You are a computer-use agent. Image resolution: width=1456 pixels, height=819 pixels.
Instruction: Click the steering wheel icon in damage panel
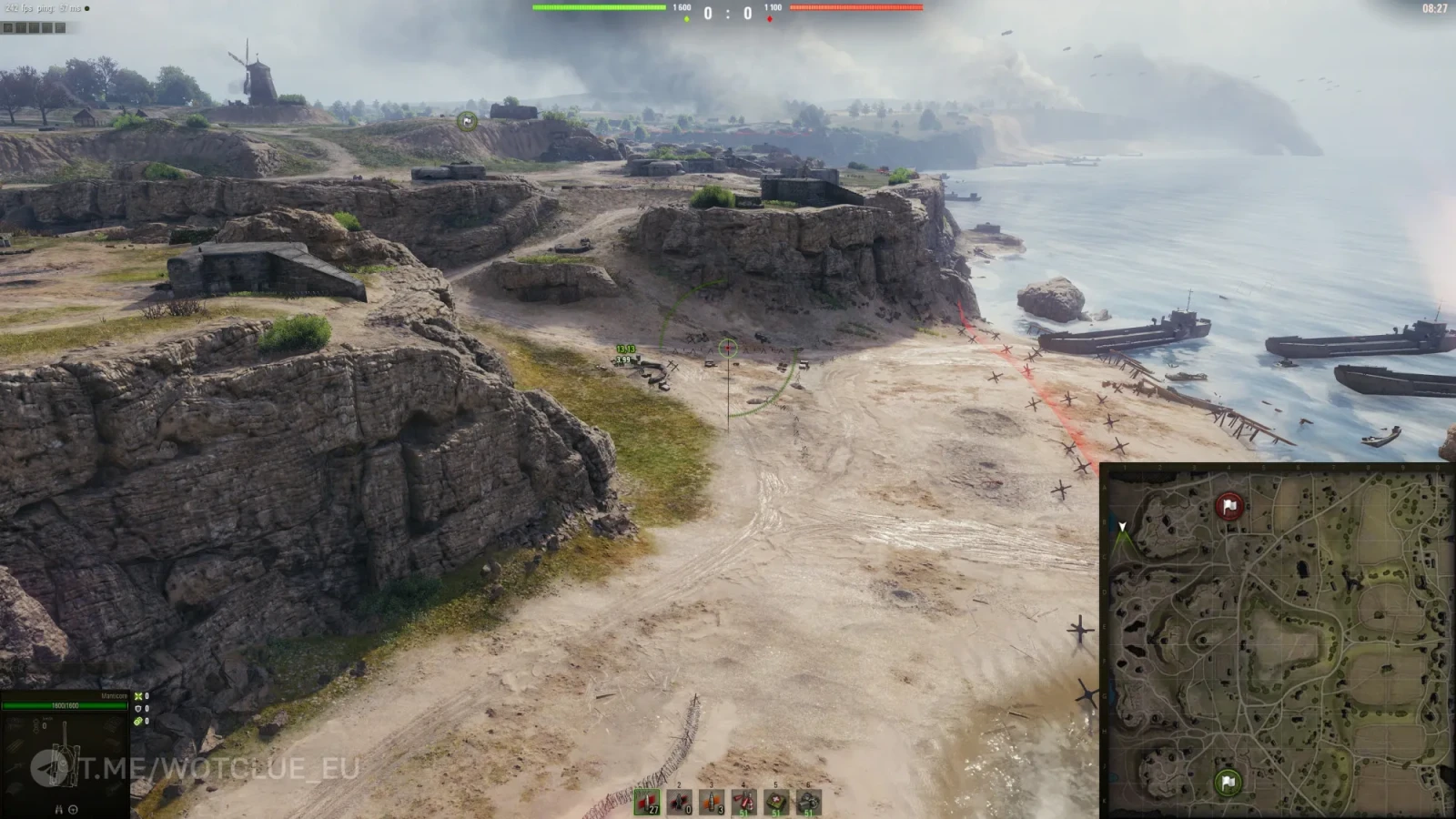[74, 809]
